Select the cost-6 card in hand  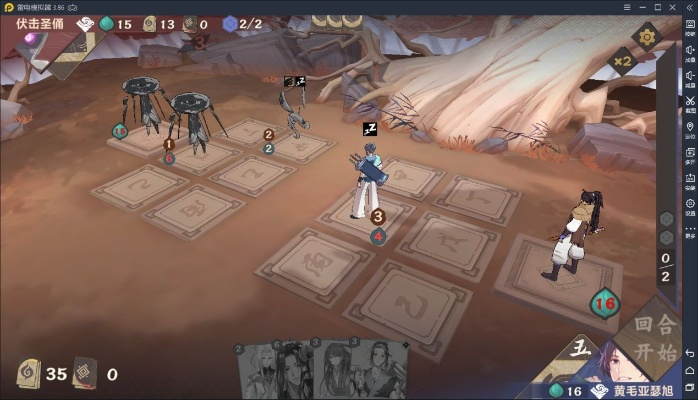(294, 372)
